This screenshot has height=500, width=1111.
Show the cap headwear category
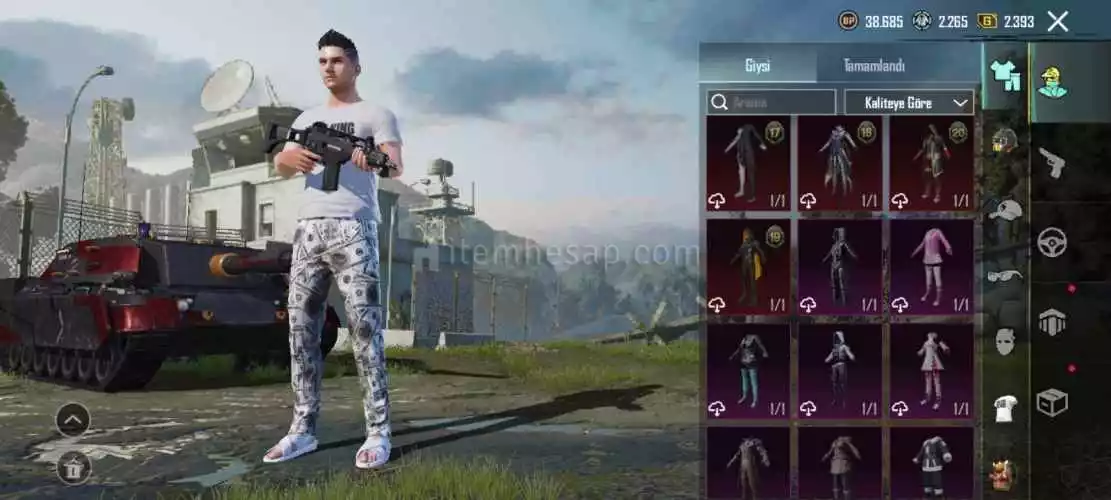(1004, 209)
